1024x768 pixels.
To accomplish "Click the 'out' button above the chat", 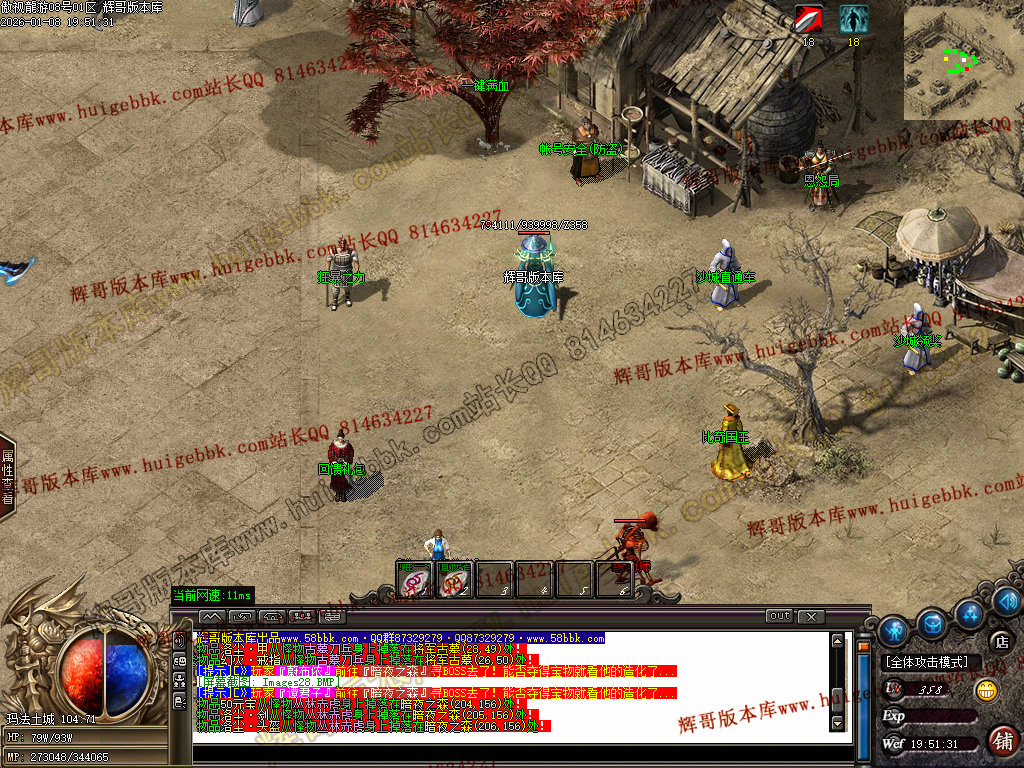I will pos(779,616).
